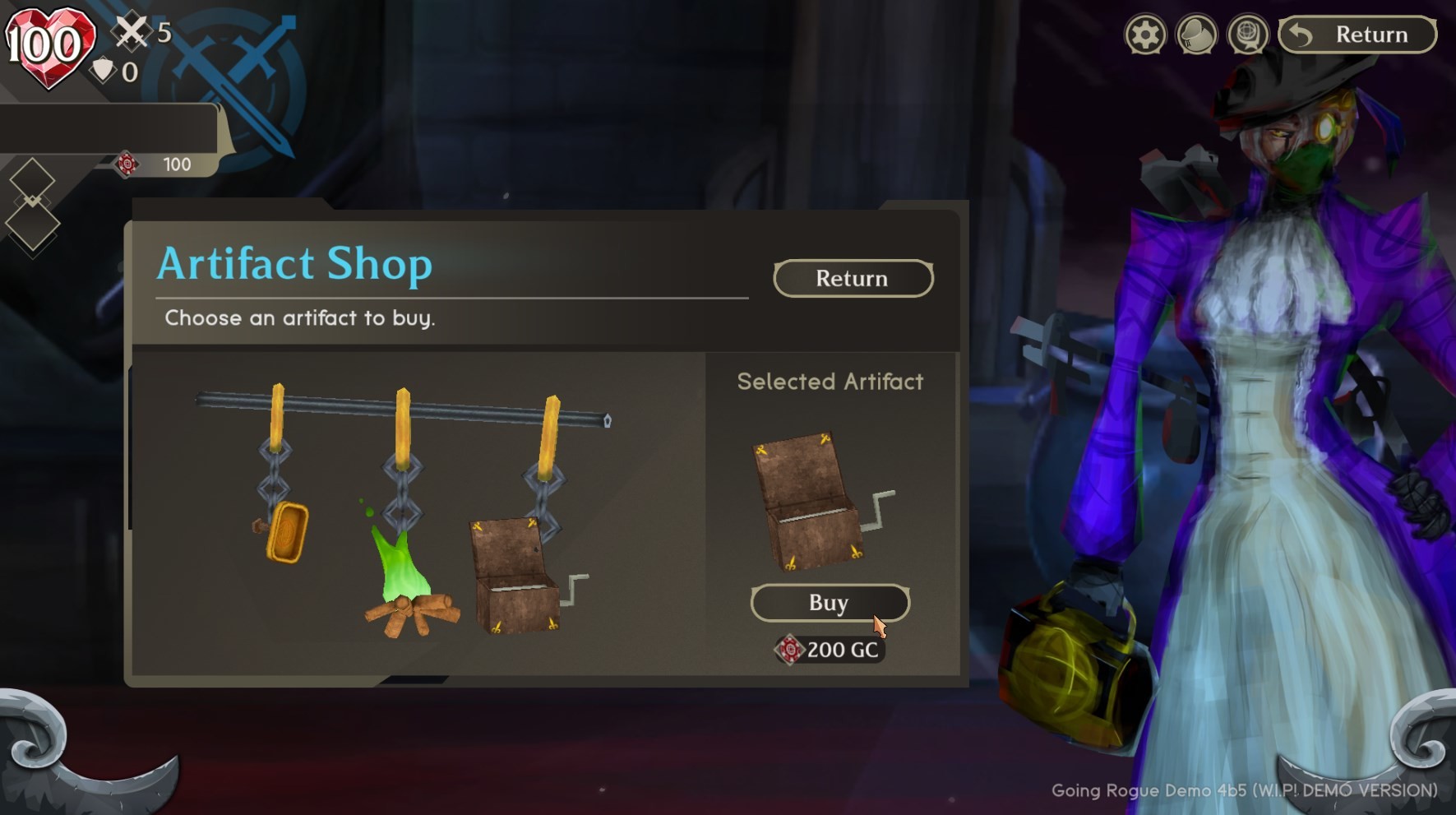Open the globe achievements icon

[1248, 35]
